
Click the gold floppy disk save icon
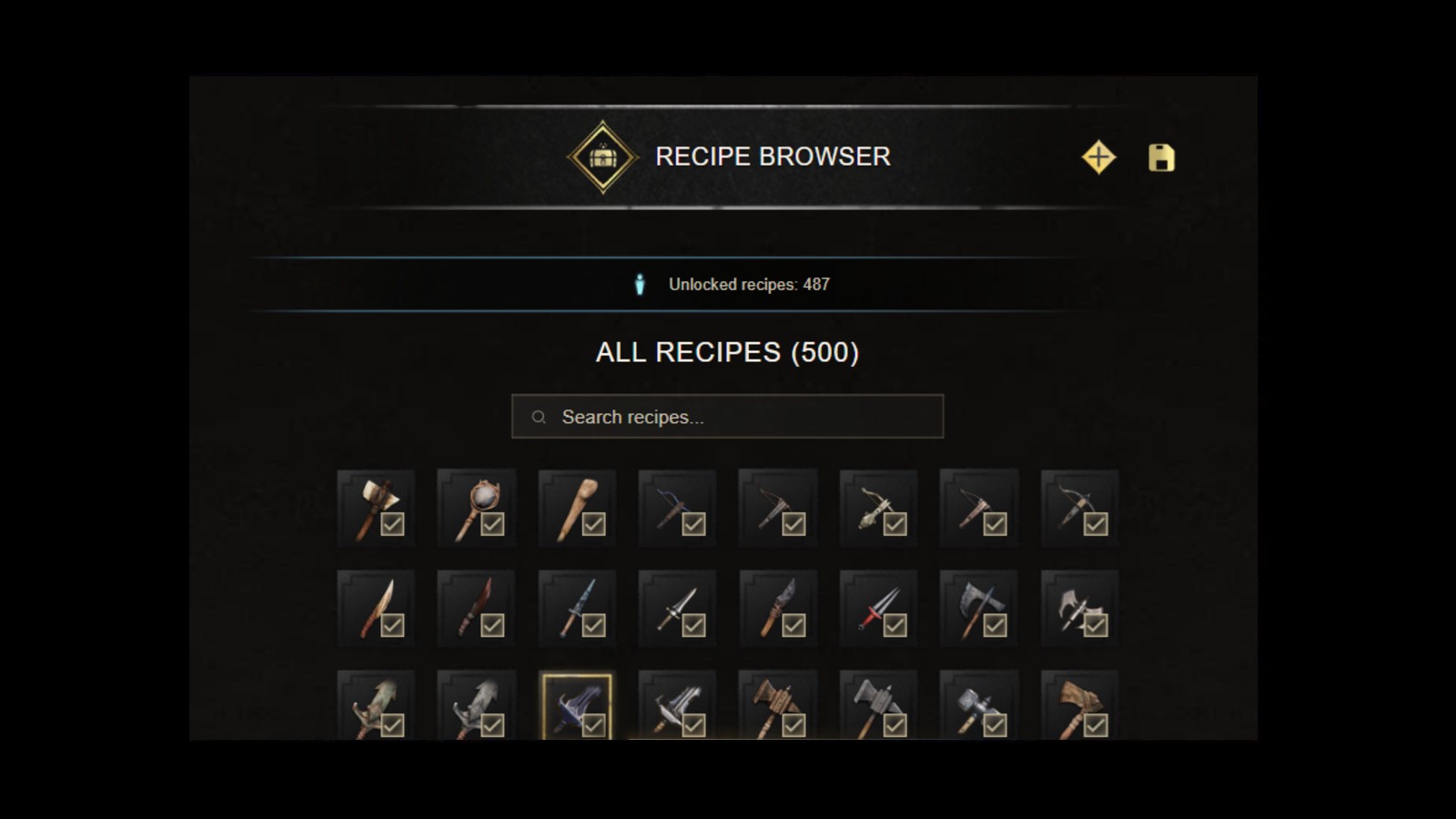pyautogui.click(x=1161, y=157)
